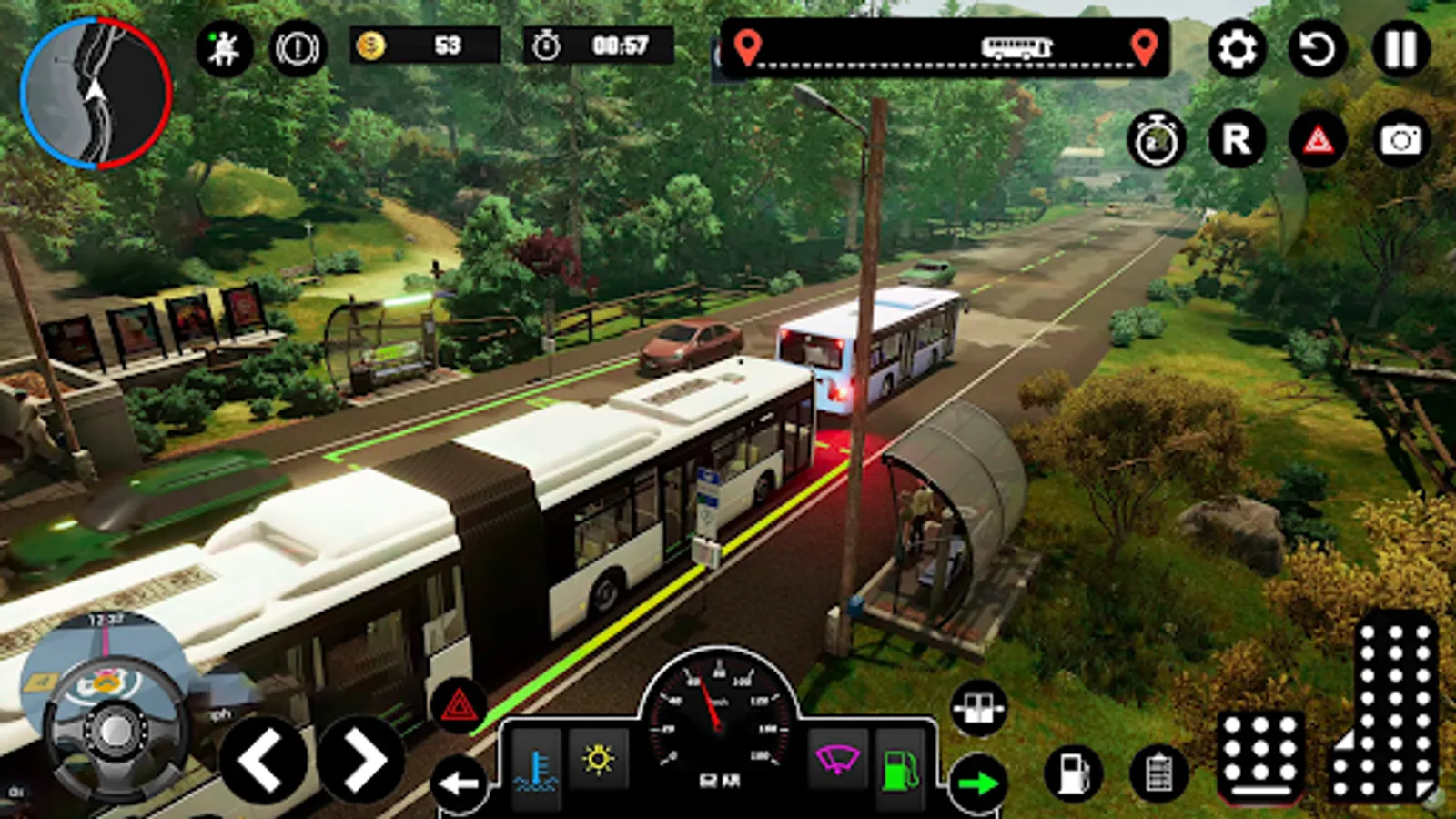Select the R reverse gear button
The image size is (1456, 819).
[x=1237, y=140]
